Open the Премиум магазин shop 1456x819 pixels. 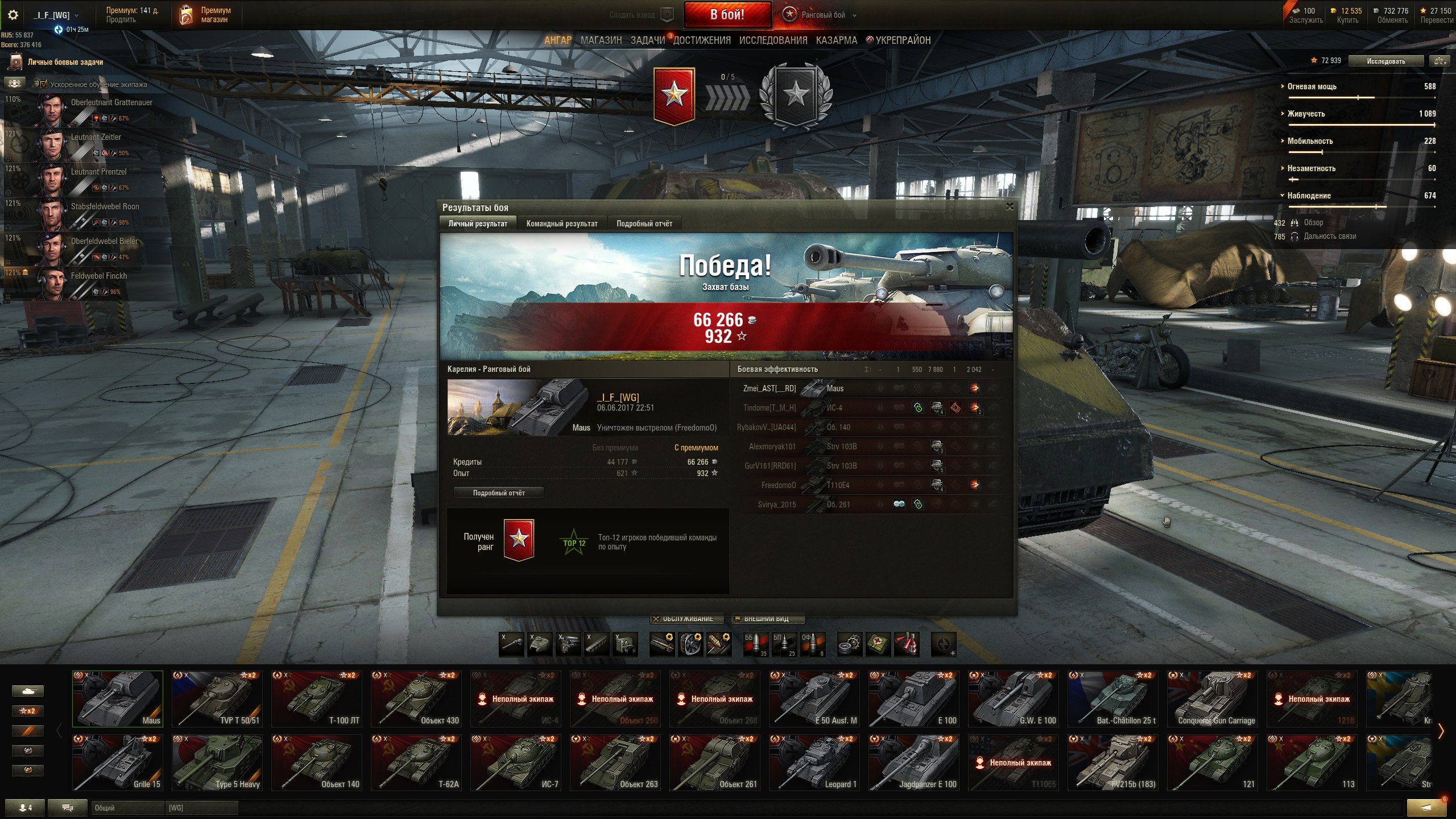click(206, 15)
